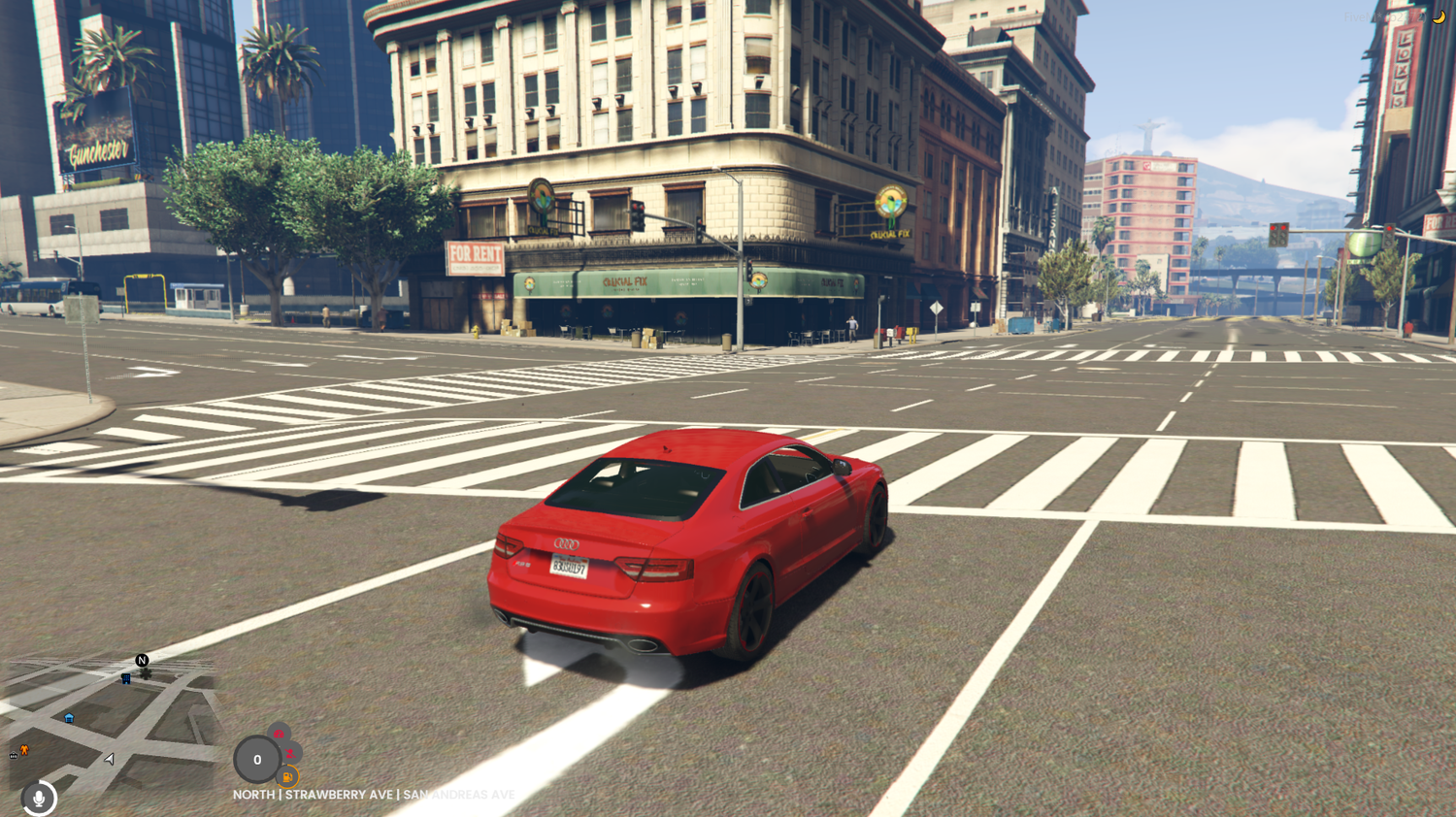
Task: Mute the voice chat microphone icon
Action: tap(39, 798)
